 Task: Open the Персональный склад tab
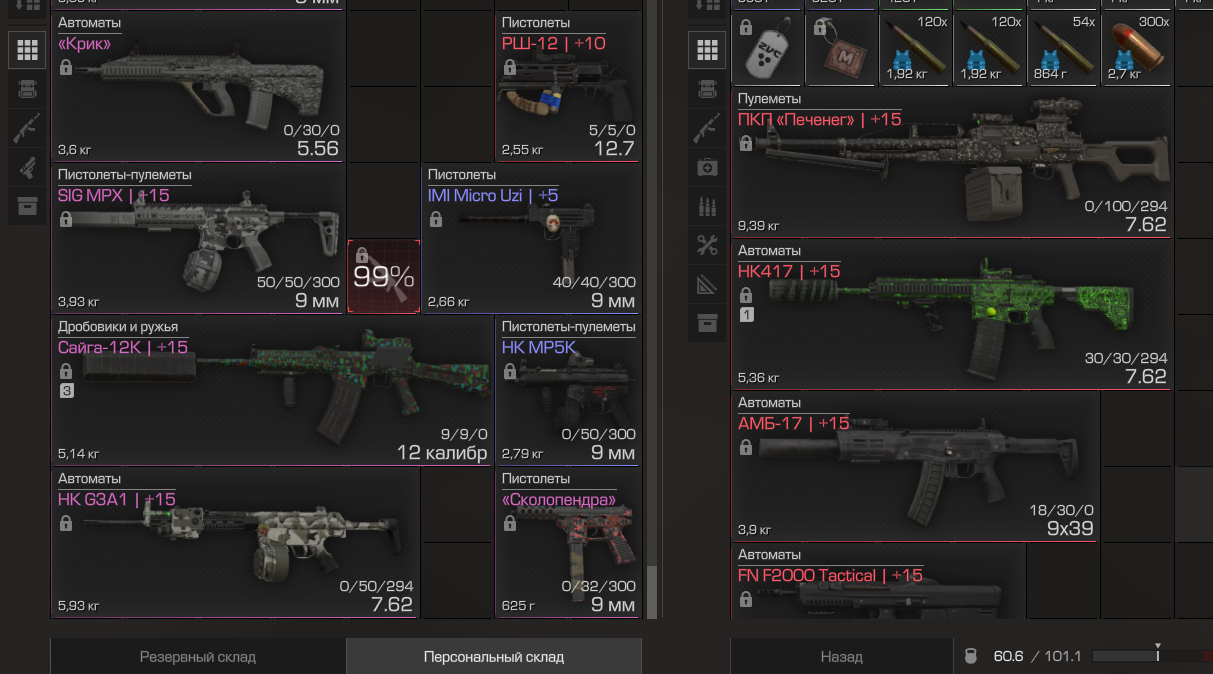point(493,657)
